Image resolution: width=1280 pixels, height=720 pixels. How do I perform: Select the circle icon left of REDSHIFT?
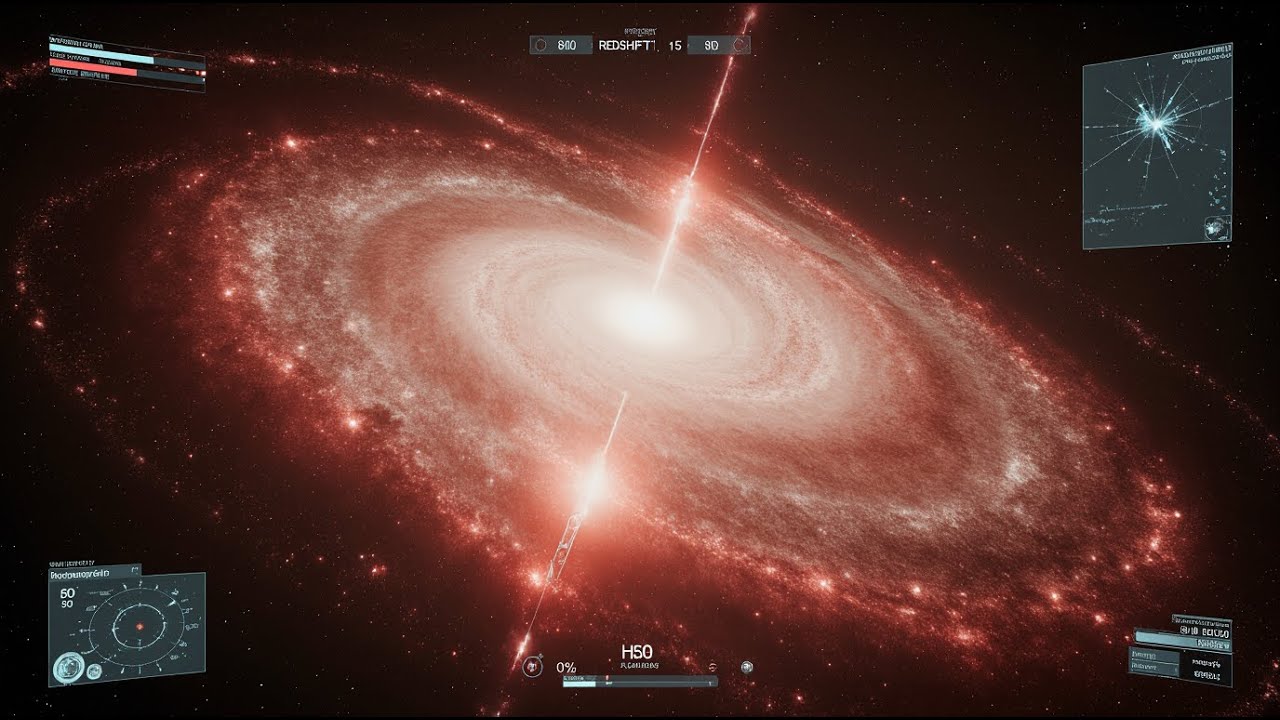tap(540, 45)
